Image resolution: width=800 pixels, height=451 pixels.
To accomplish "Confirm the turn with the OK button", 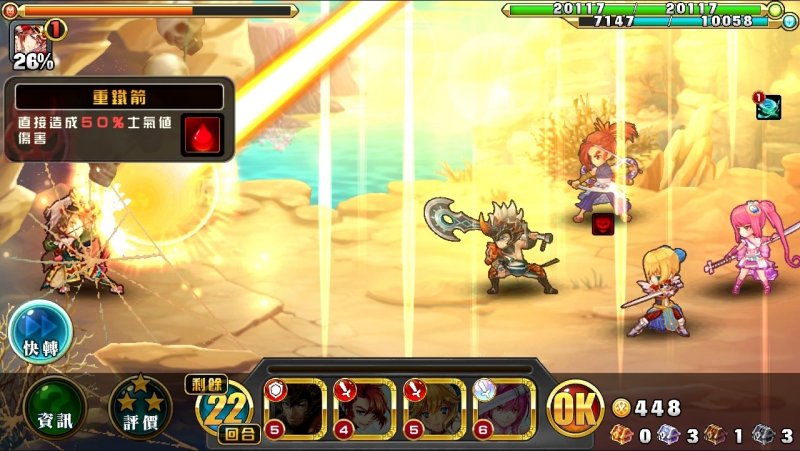I will 576,408.
